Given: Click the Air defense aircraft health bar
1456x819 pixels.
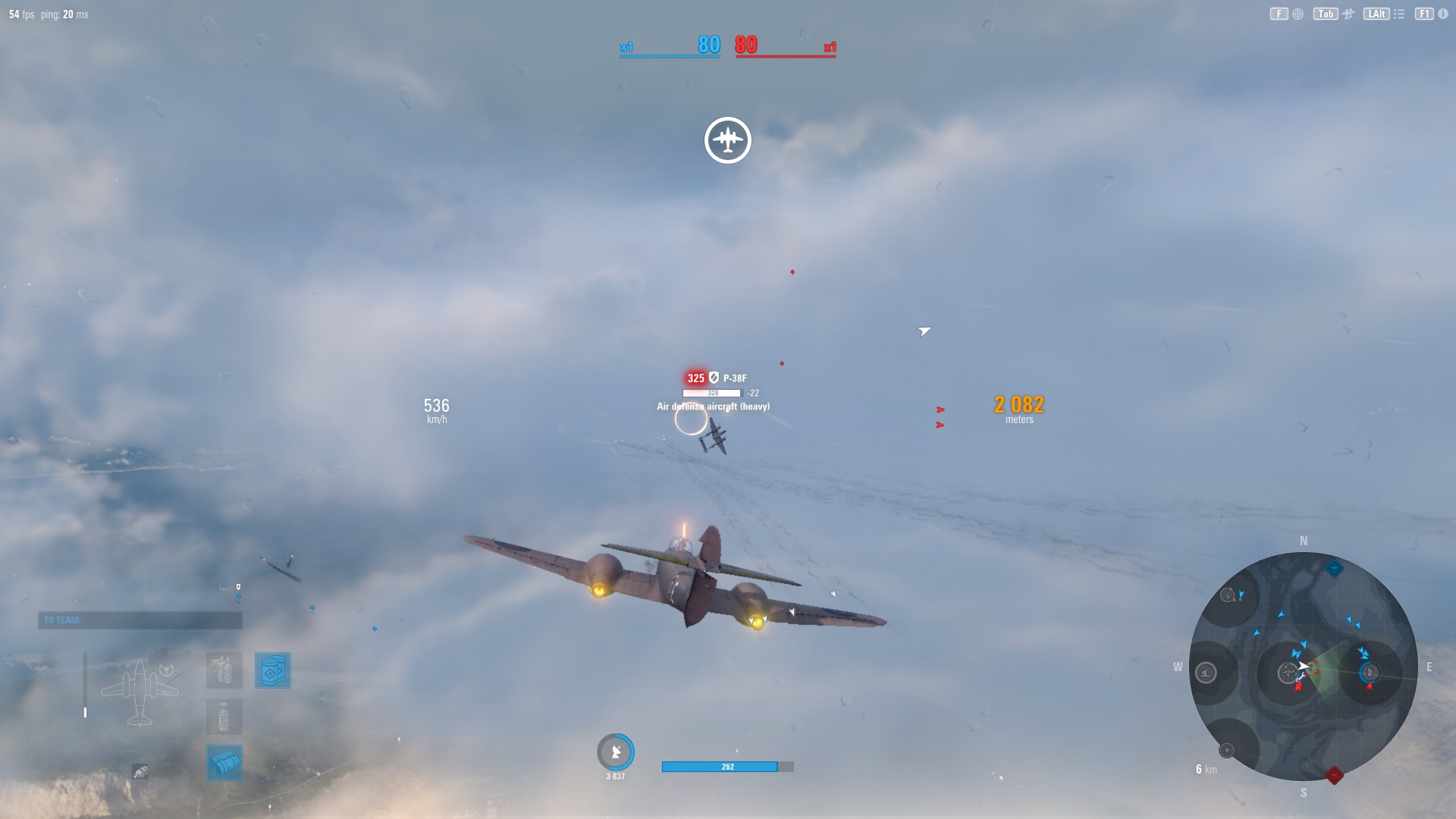Looking at the screenshot, I should point(712,393).
